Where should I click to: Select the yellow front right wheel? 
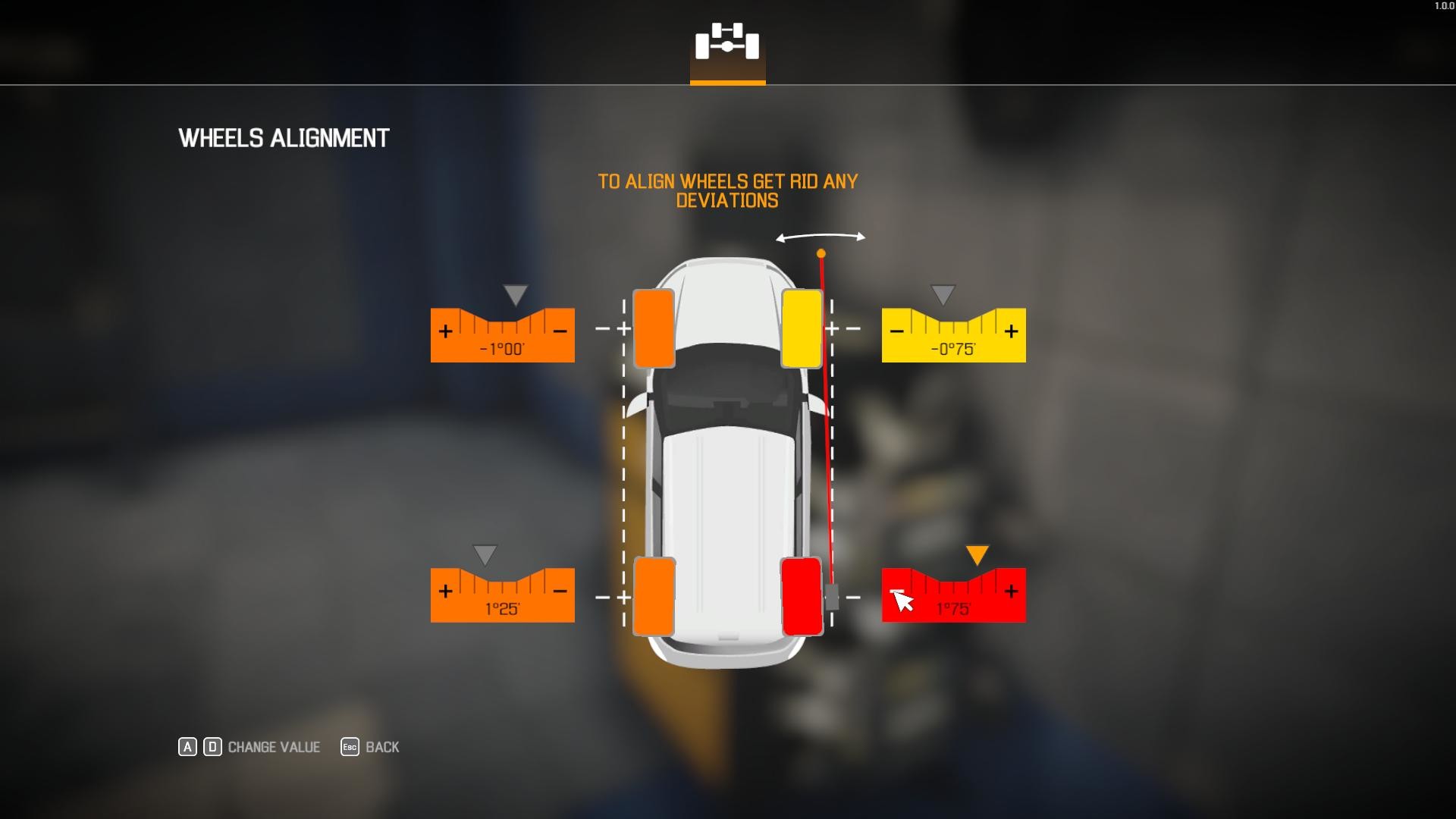[x=801, y=328]
